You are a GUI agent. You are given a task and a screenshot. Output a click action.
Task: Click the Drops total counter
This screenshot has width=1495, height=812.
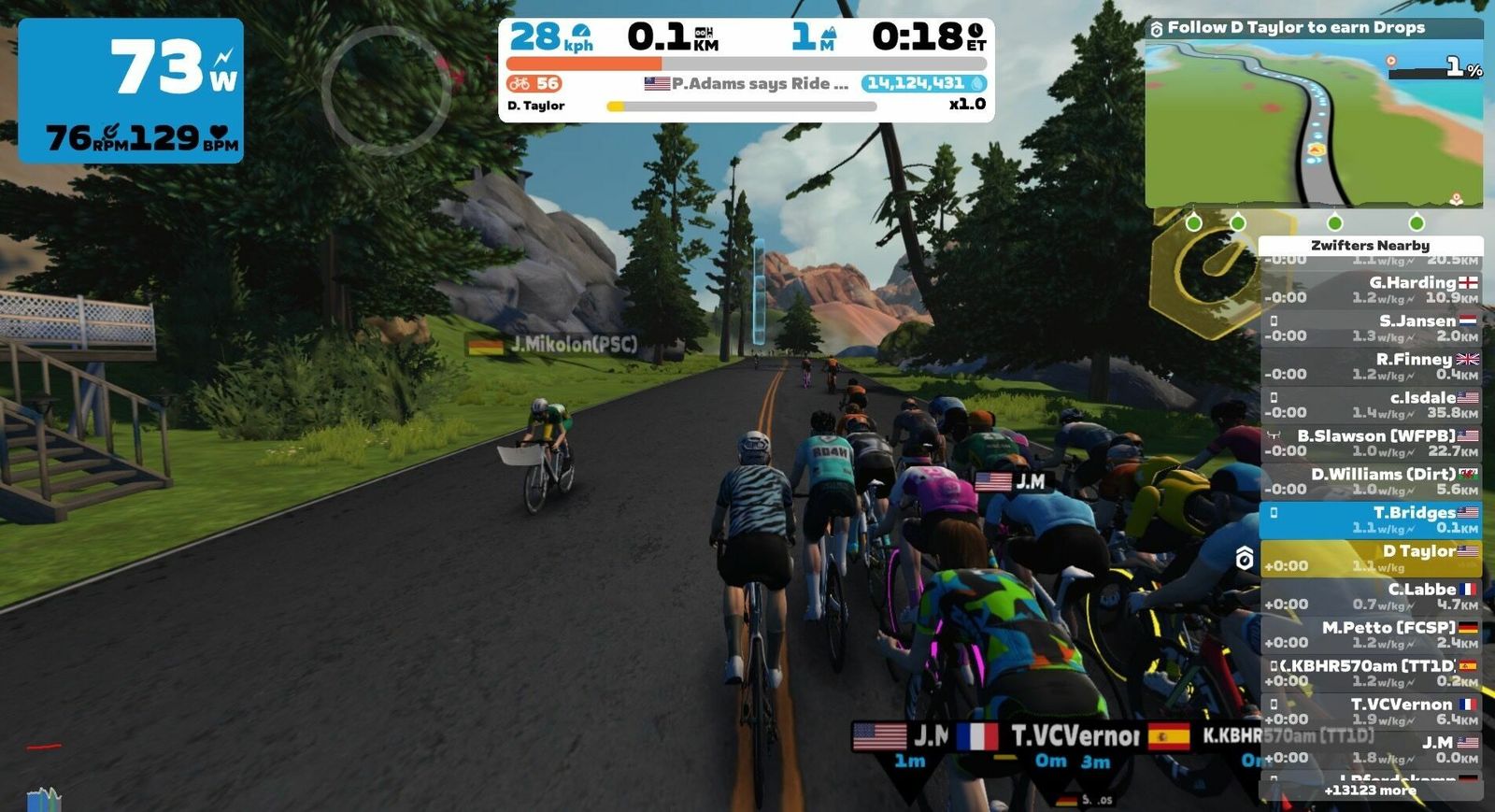[x=923, y=83]
